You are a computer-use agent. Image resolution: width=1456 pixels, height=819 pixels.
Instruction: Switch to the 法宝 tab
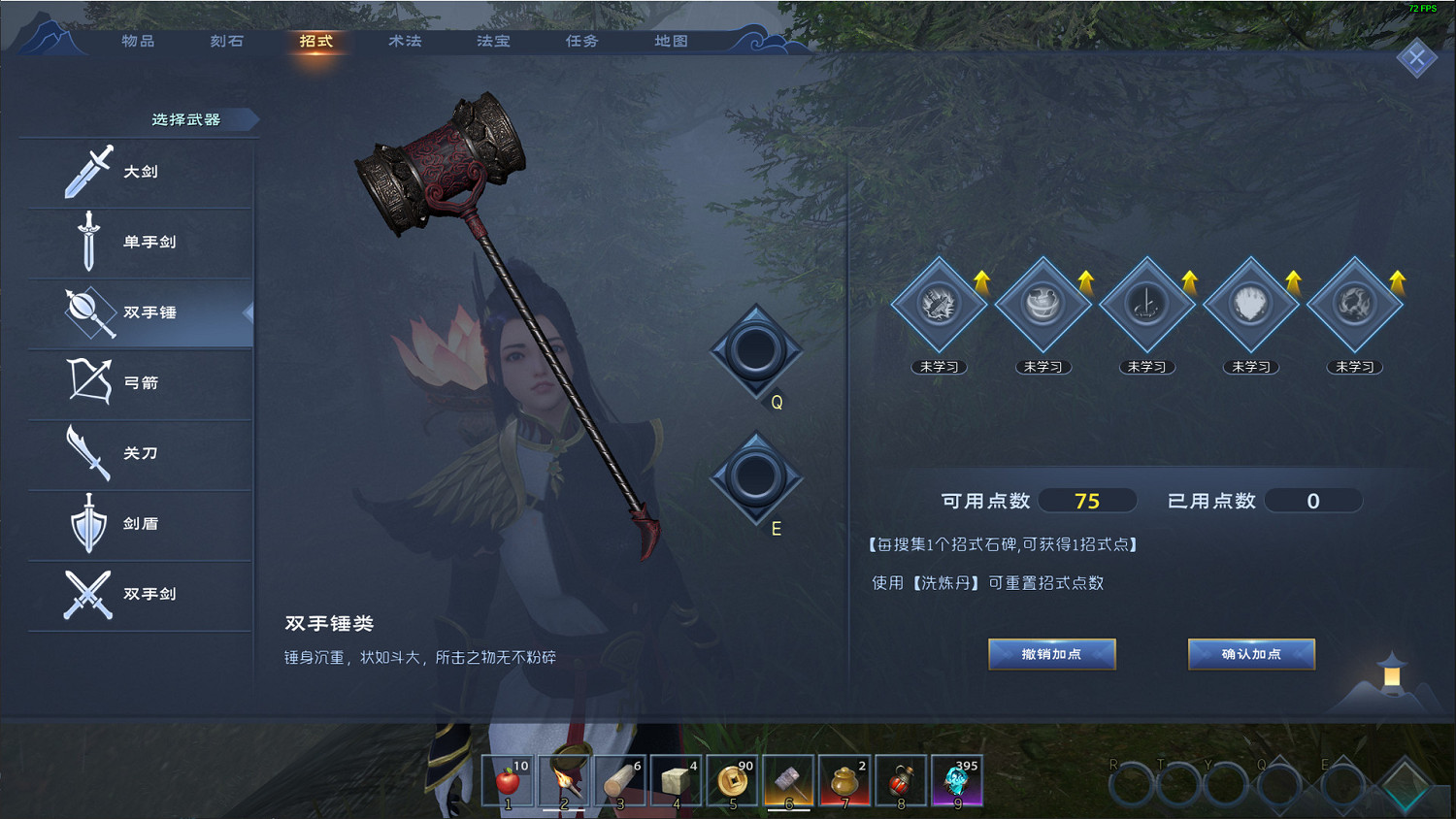[492, 42]
